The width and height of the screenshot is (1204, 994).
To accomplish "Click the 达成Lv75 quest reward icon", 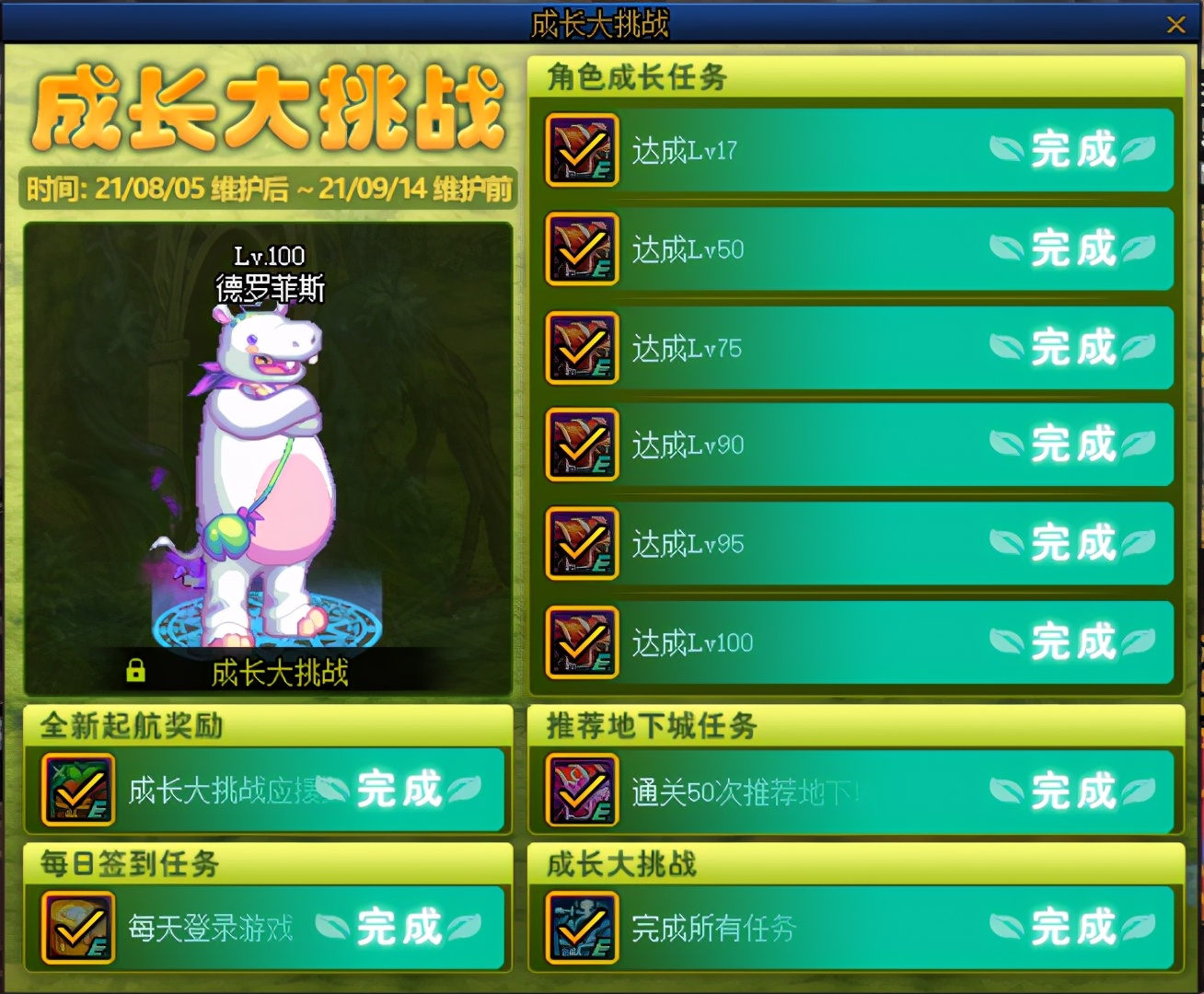I will click(581, 349).
